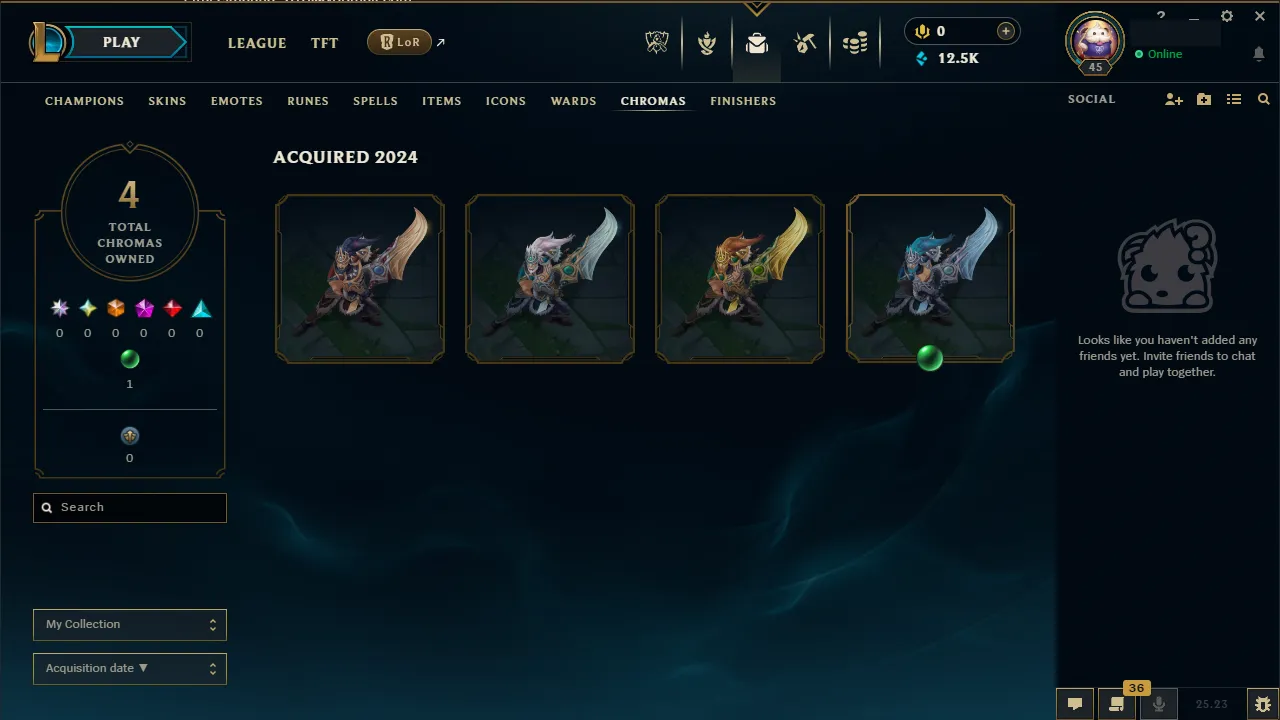Open the Acquisition date sort dropdown

[x=129, y=668]
